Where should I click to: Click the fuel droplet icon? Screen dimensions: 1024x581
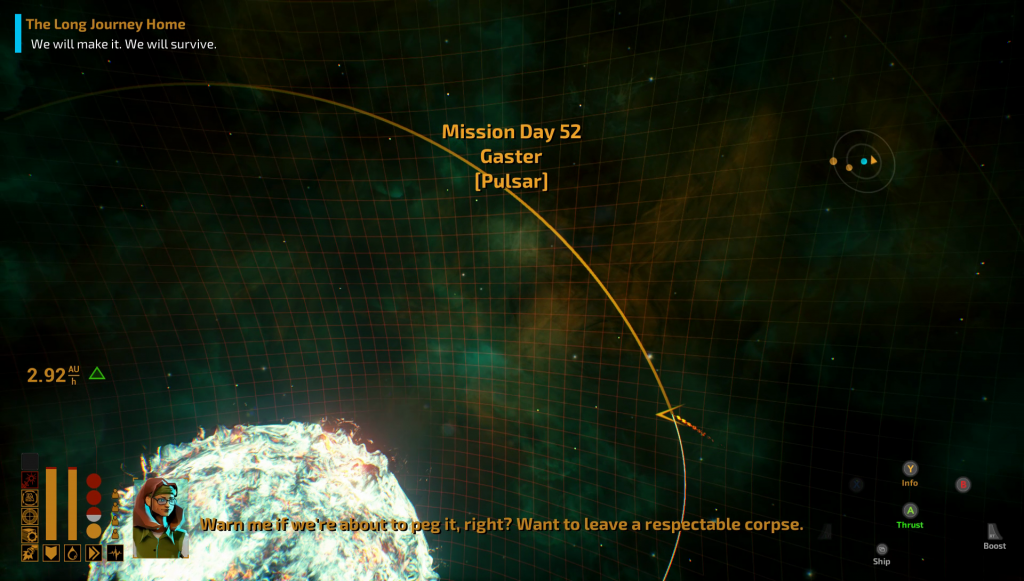pos(73,553)
